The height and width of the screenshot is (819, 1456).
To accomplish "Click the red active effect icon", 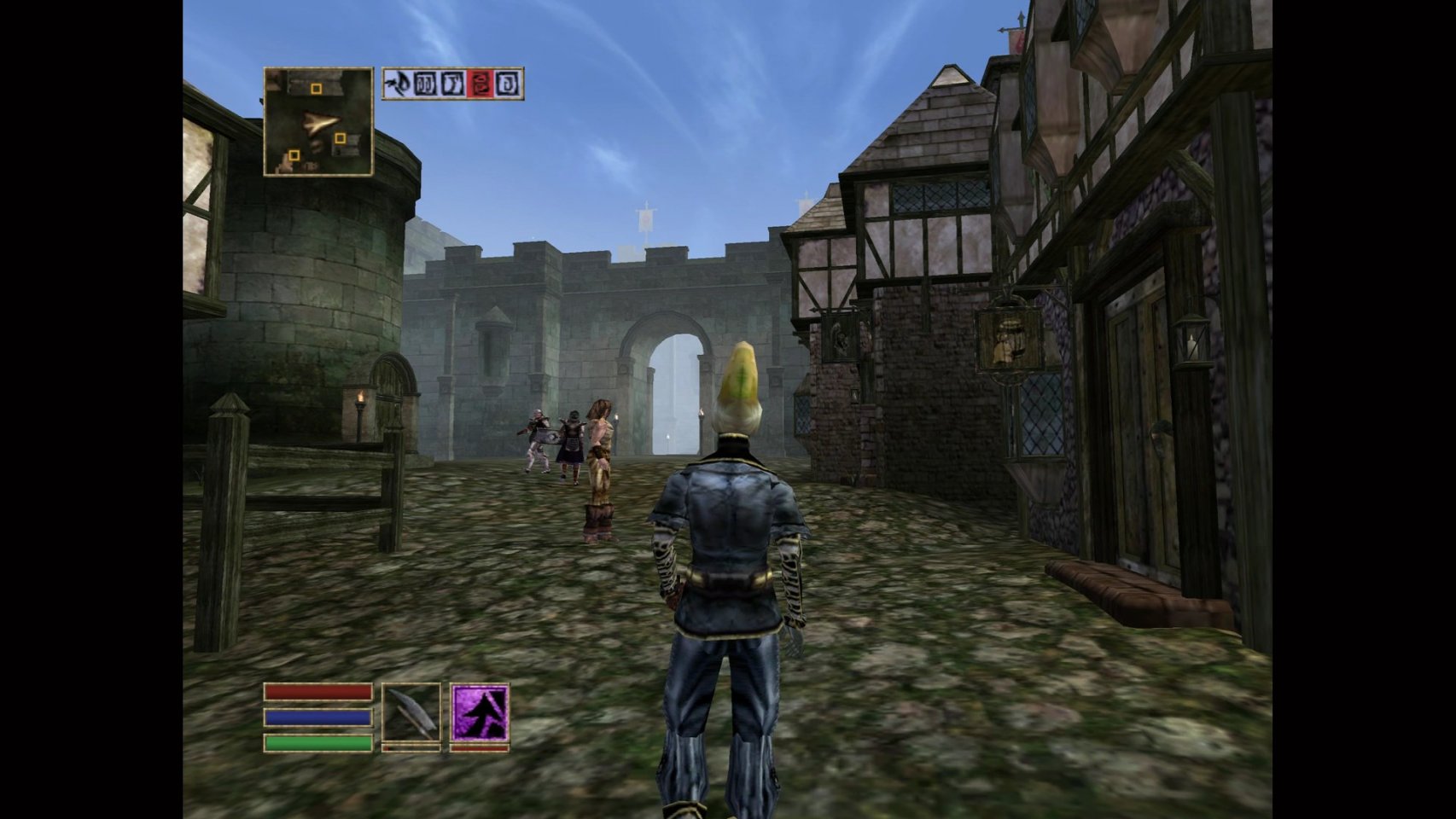I will [x=480, y=84].
